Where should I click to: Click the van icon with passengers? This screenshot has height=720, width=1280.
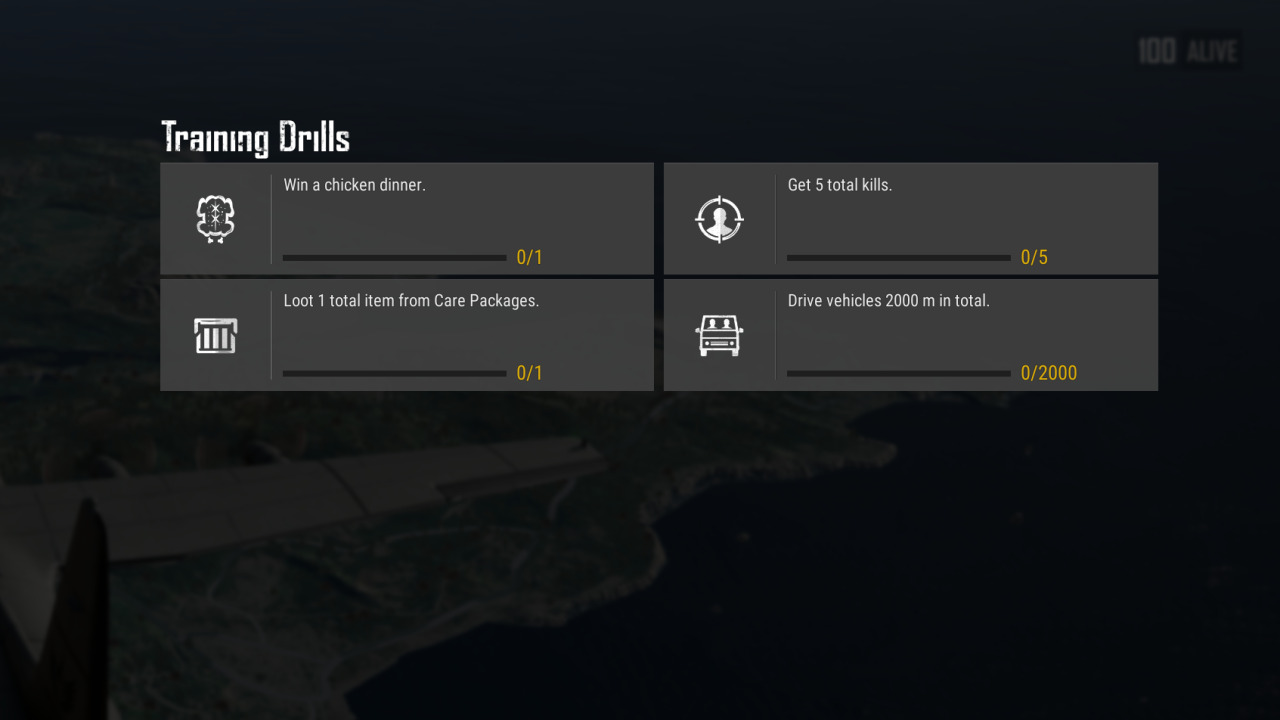coord(720,335)
